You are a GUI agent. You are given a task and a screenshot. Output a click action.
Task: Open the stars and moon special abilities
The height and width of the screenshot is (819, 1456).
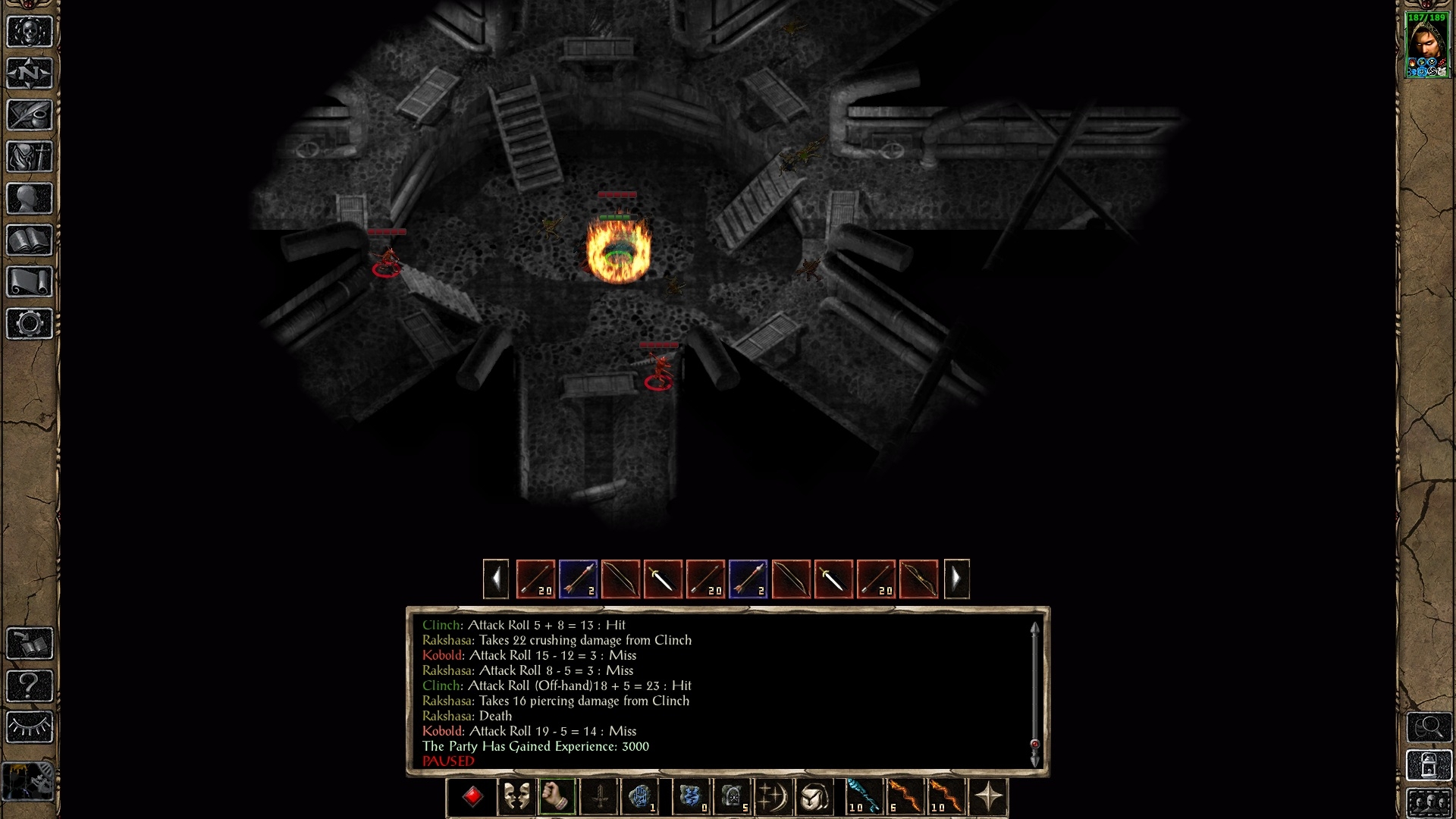pyautogui.click(x=773, y=797)
